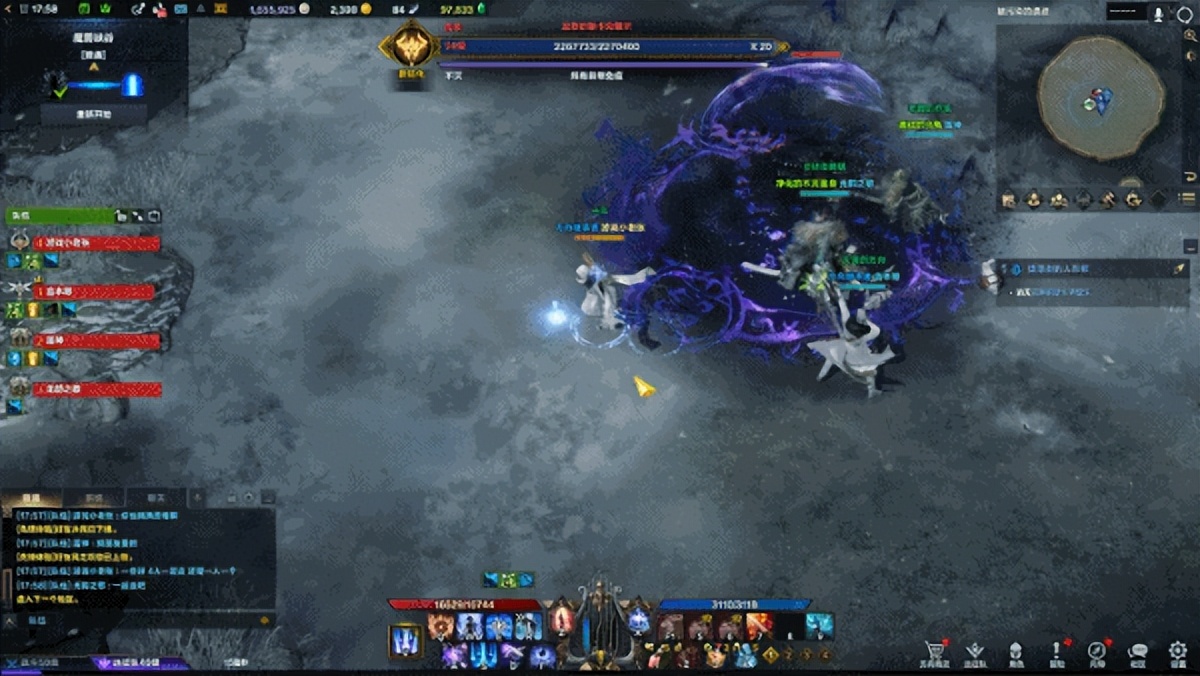Select the first red party member bar
Image resolution: width=1200 pixels, height=676 pixels.
point(97,243)
